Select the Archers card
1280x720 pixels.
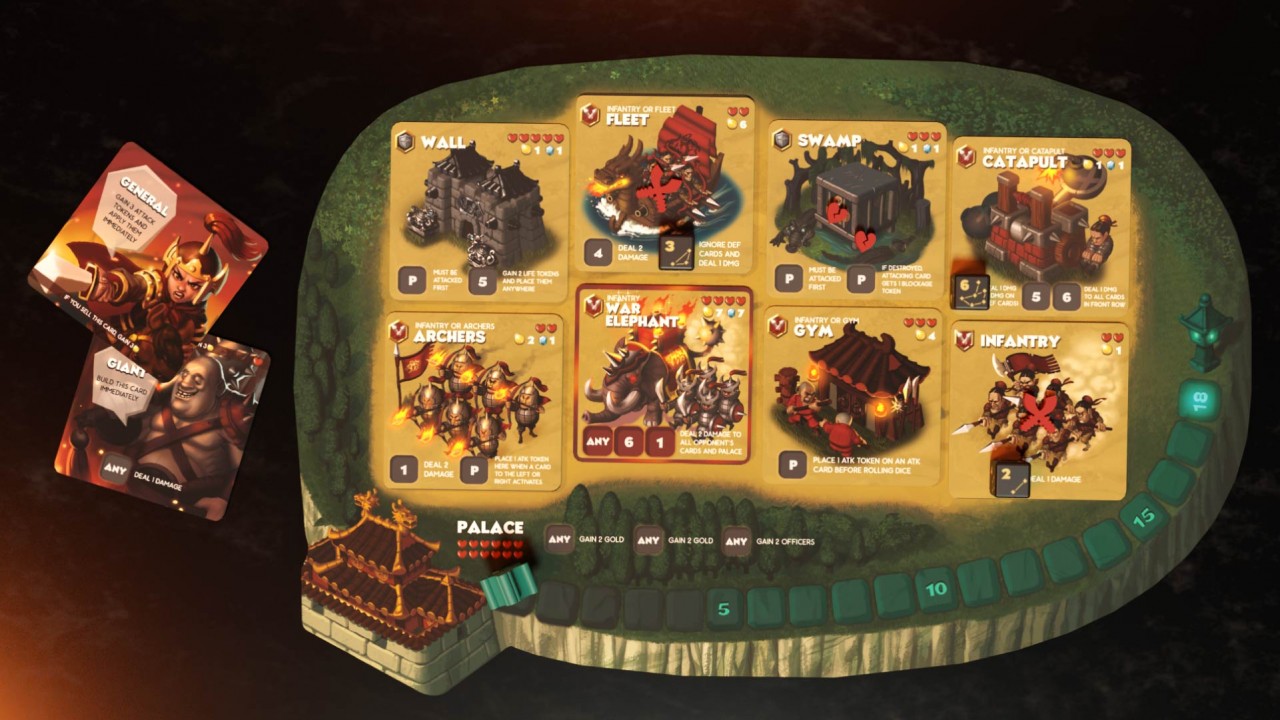click(x=474, y=402)
